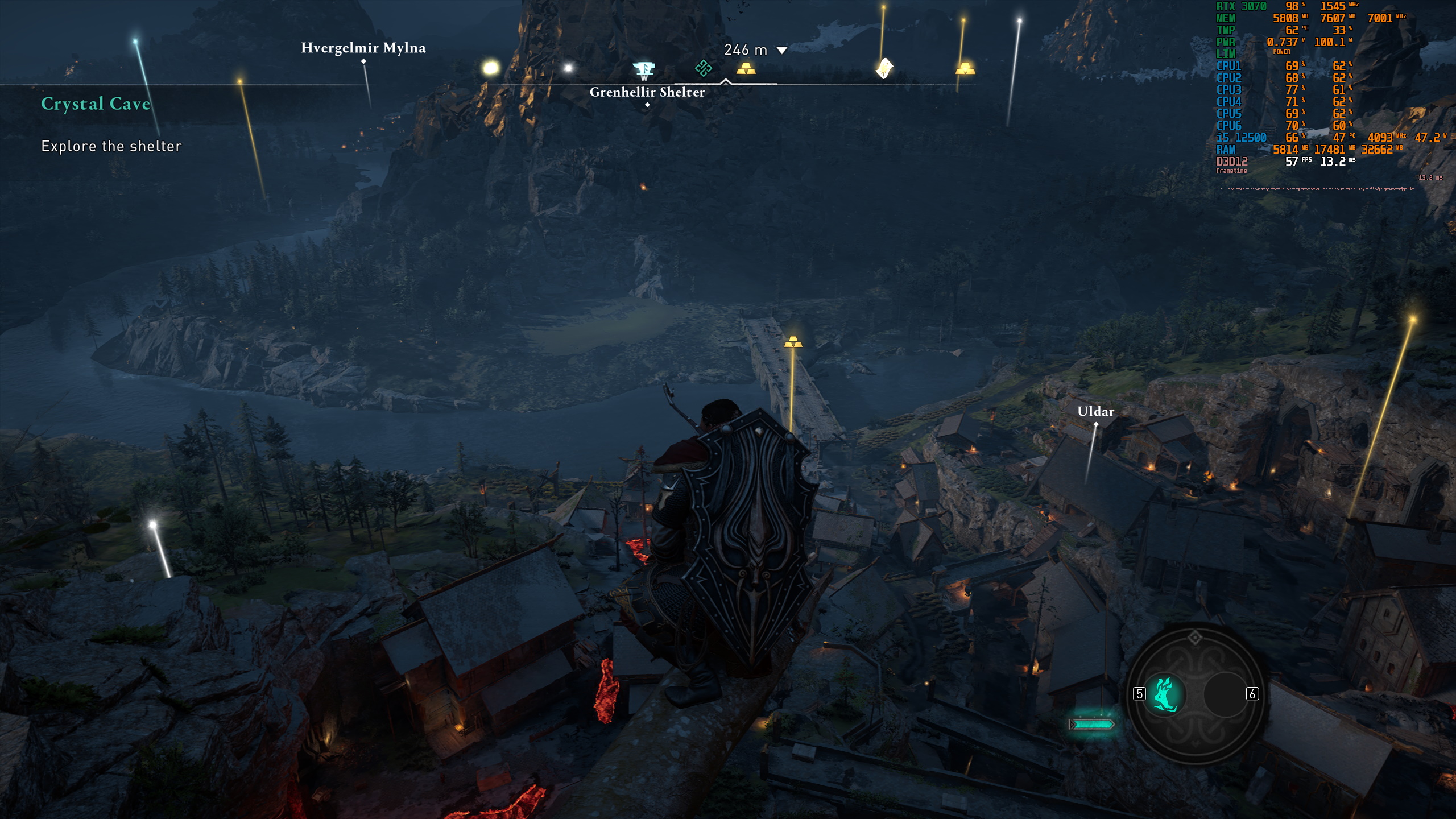
Task: Click the teal mystery knot icon on the compass
Action: click(x=703, y=67)
